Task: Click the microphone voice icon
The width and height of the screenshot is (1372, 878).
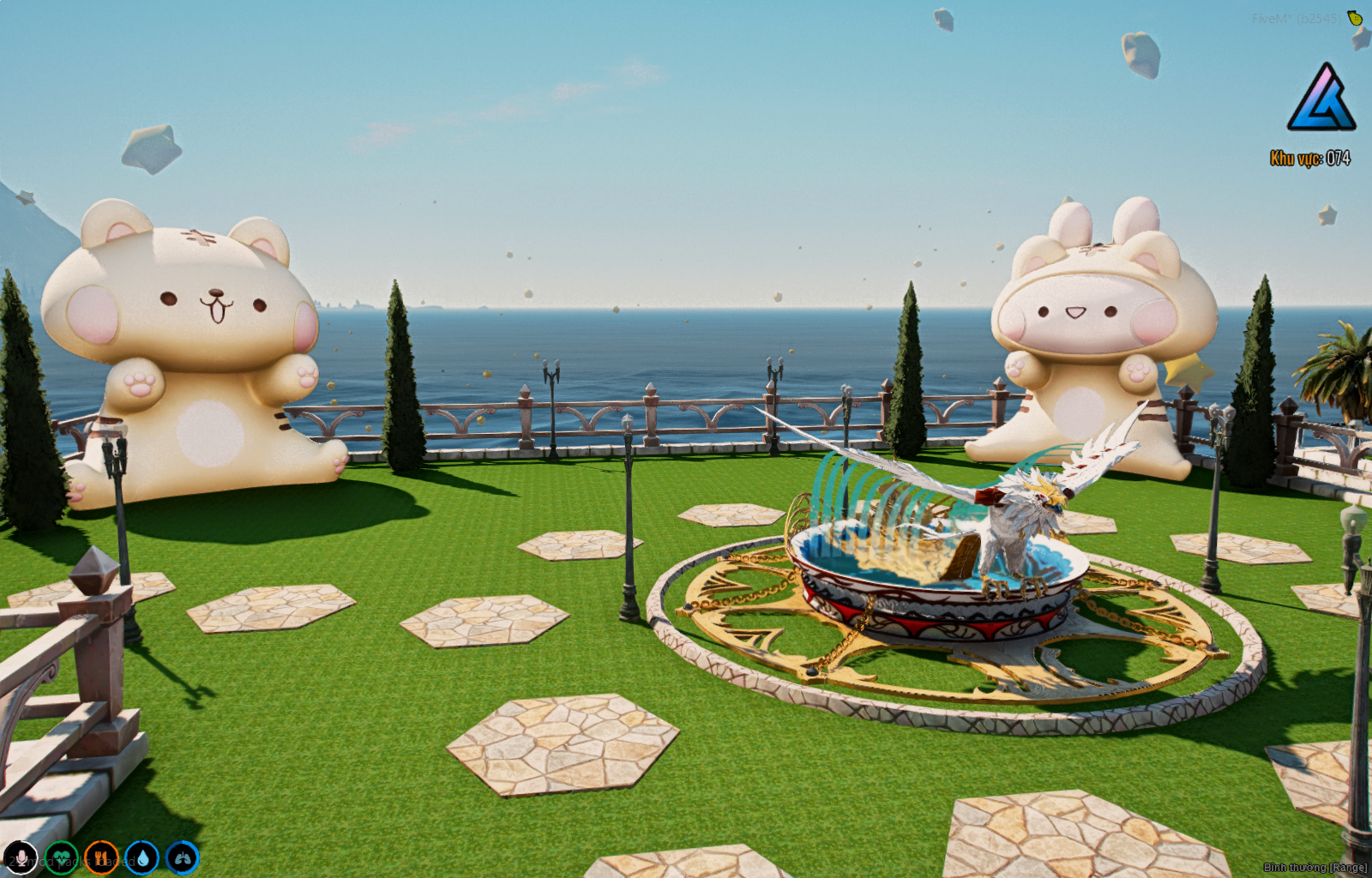Action: click(20, 857)
